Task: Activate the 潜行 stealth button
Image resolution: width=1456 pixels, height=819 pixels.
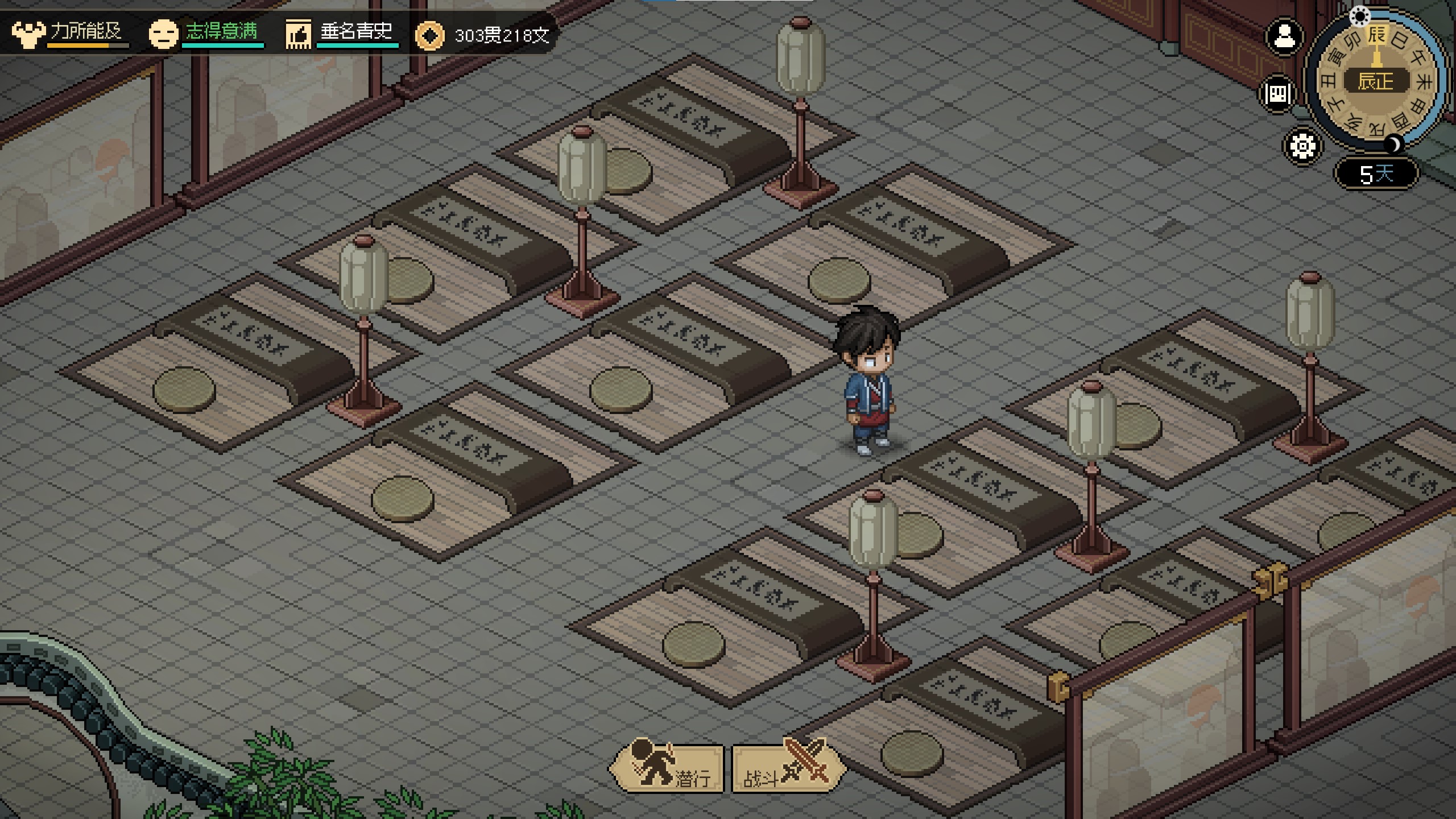Action: click(668, 768)
